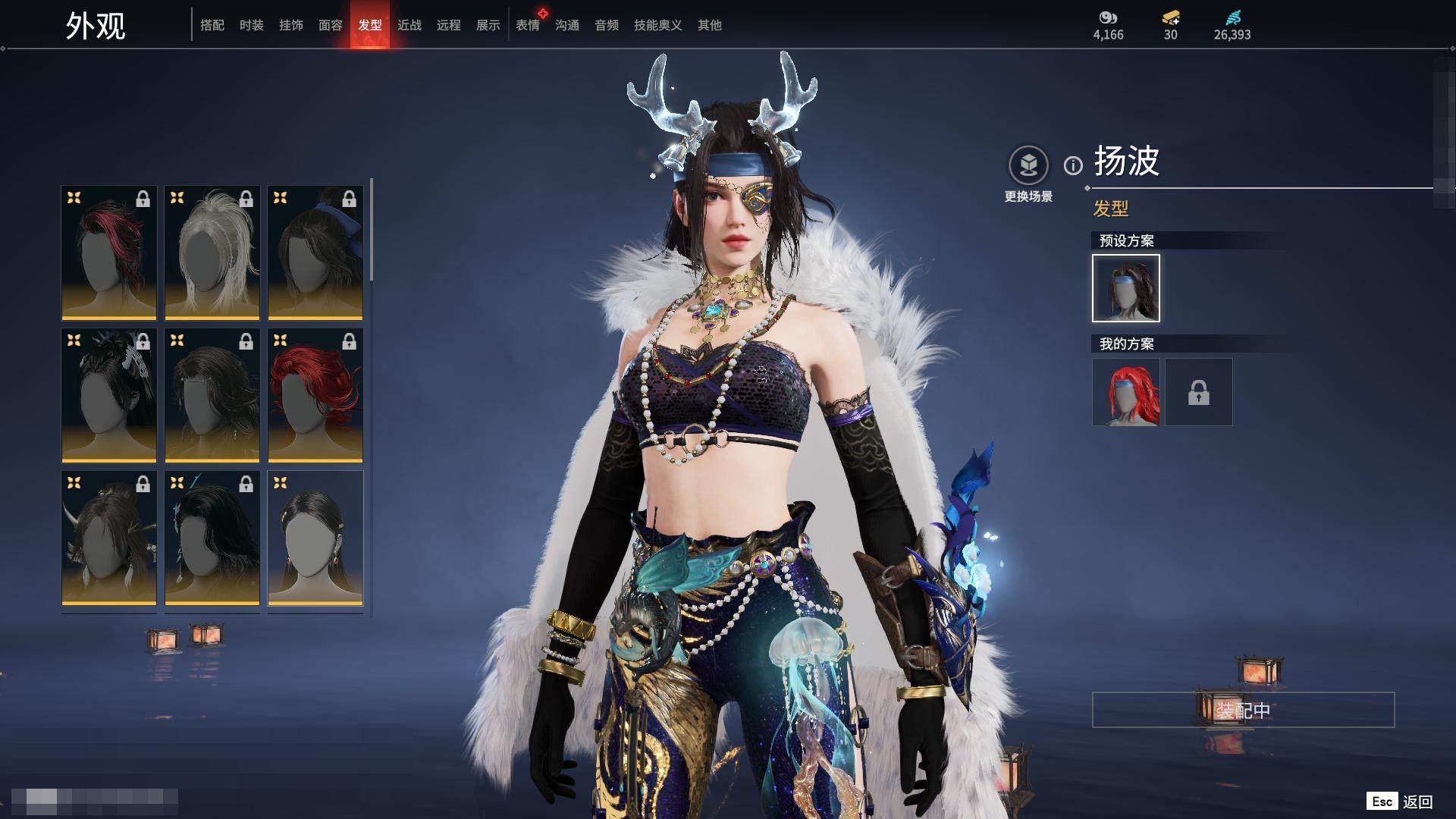1456x819 pixels.
Task: Switch to the 其他 tab
Action: point(710,25)
